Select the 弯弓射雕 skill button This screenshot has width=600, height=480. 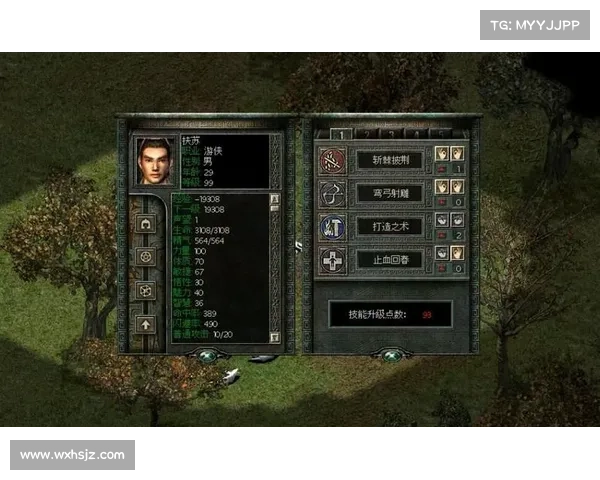(389, 193)
